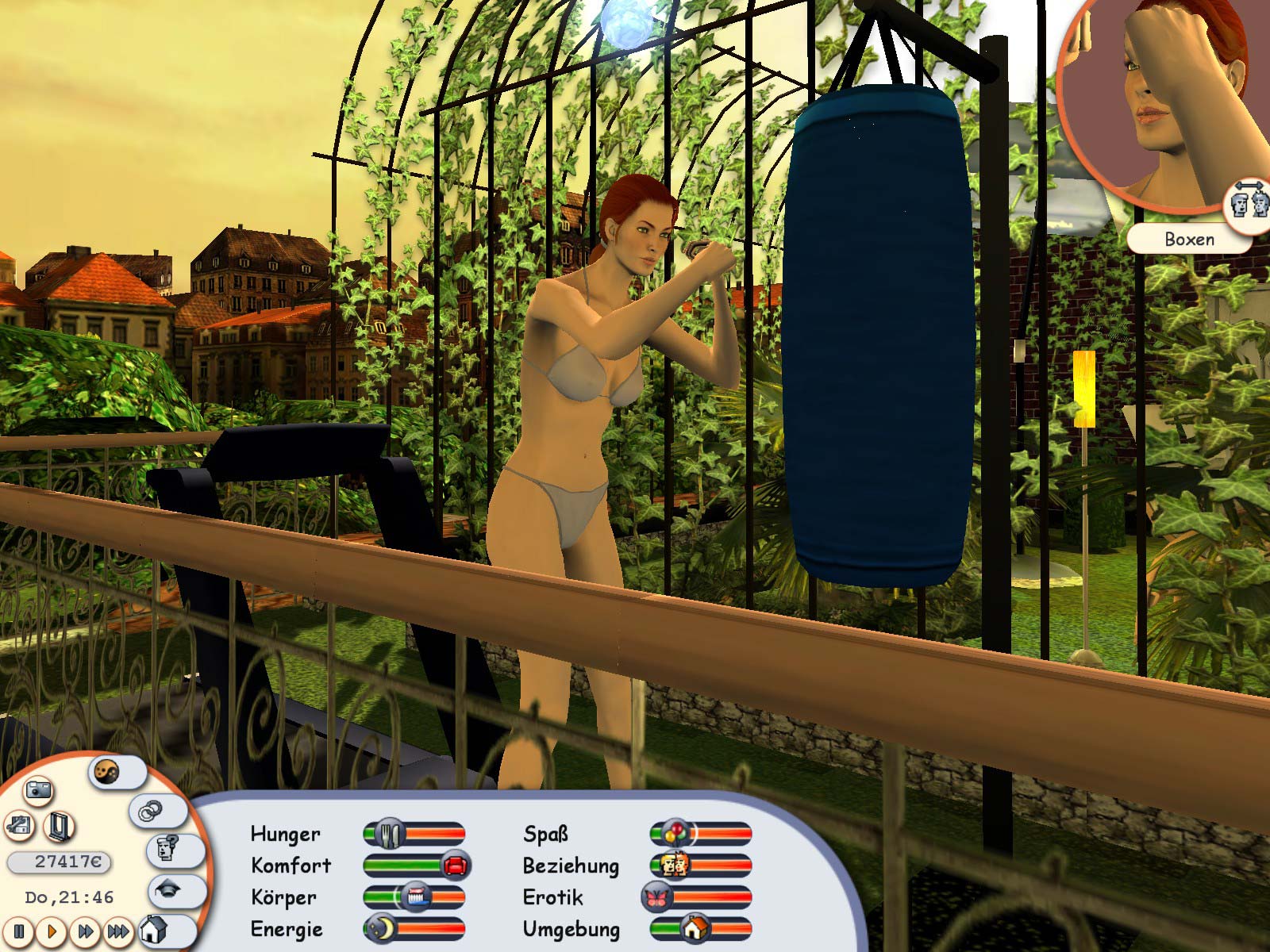Click the door exit icon
1270x952 pixels.
click(x=59, y=827)
